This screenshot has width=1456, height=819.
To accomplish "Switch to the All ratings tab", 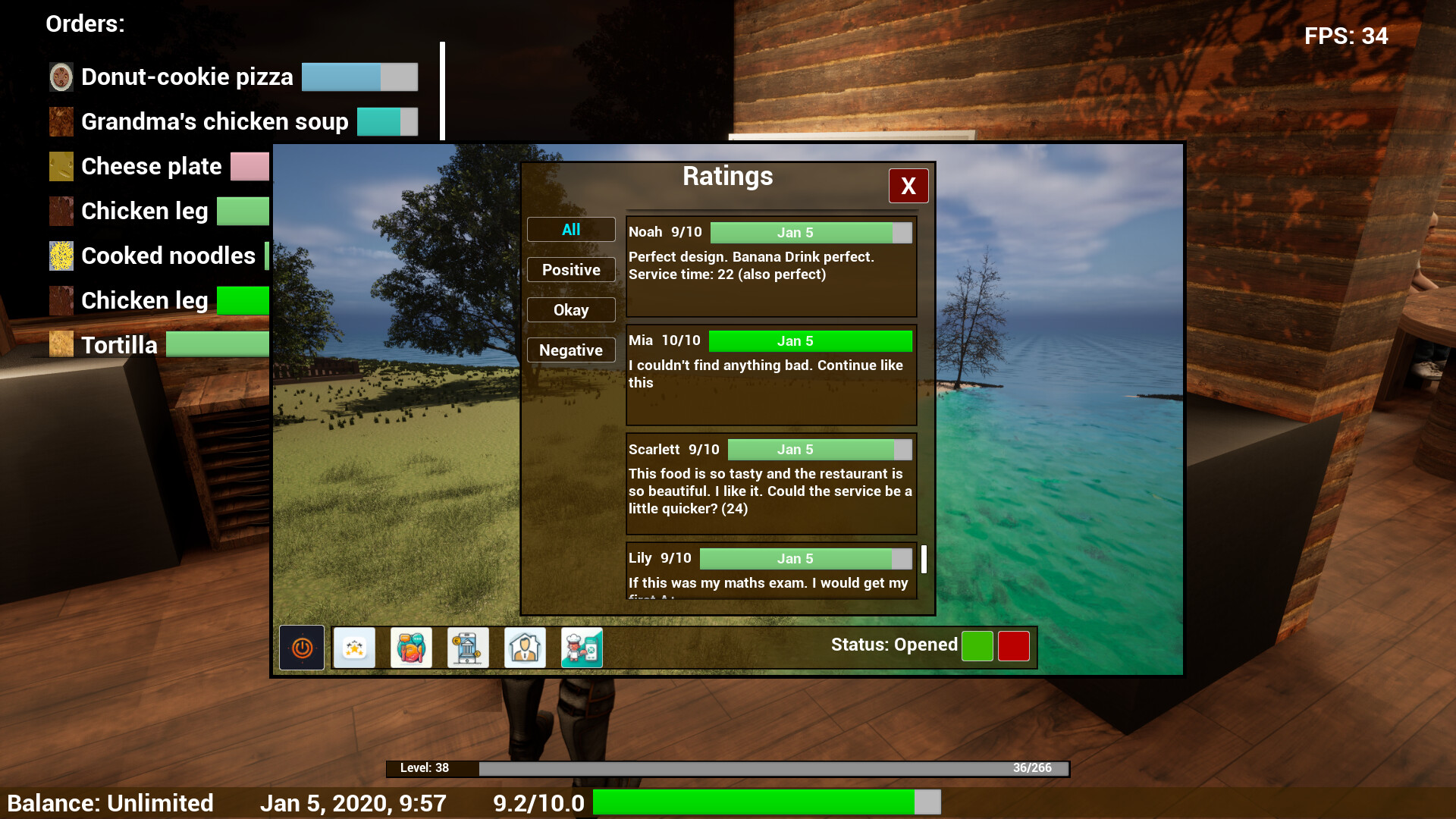I will point(571,229).
